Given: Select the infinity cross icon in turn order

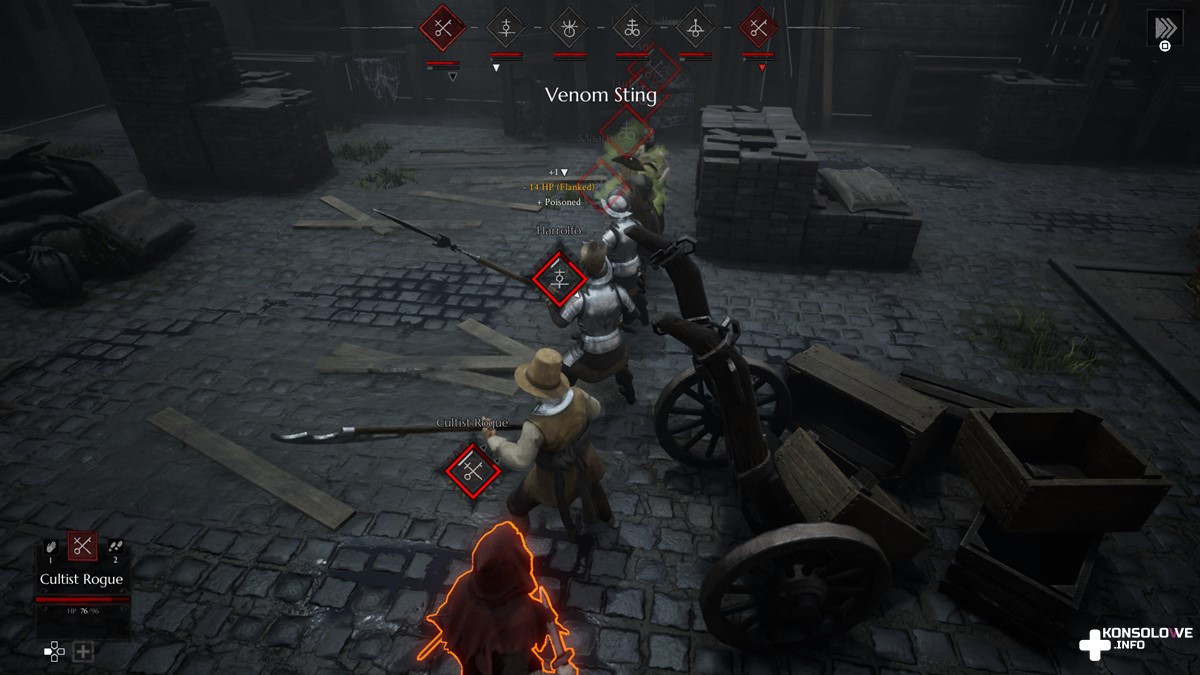Looking at the screenshot, I should tap(632, 28).
